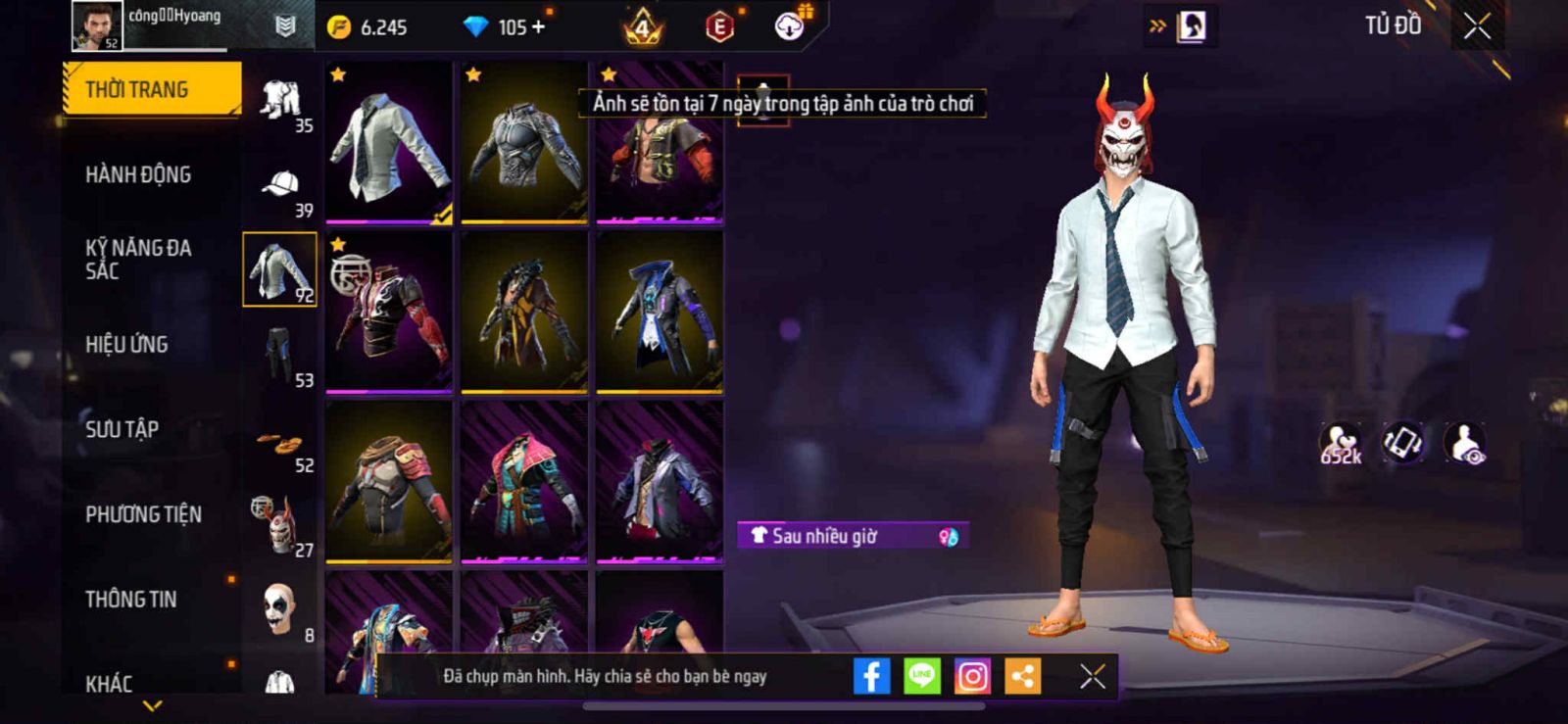Pick the blue and purple jacket
This screenshot has width=1568, height=724.
click(x=660, y=312)
